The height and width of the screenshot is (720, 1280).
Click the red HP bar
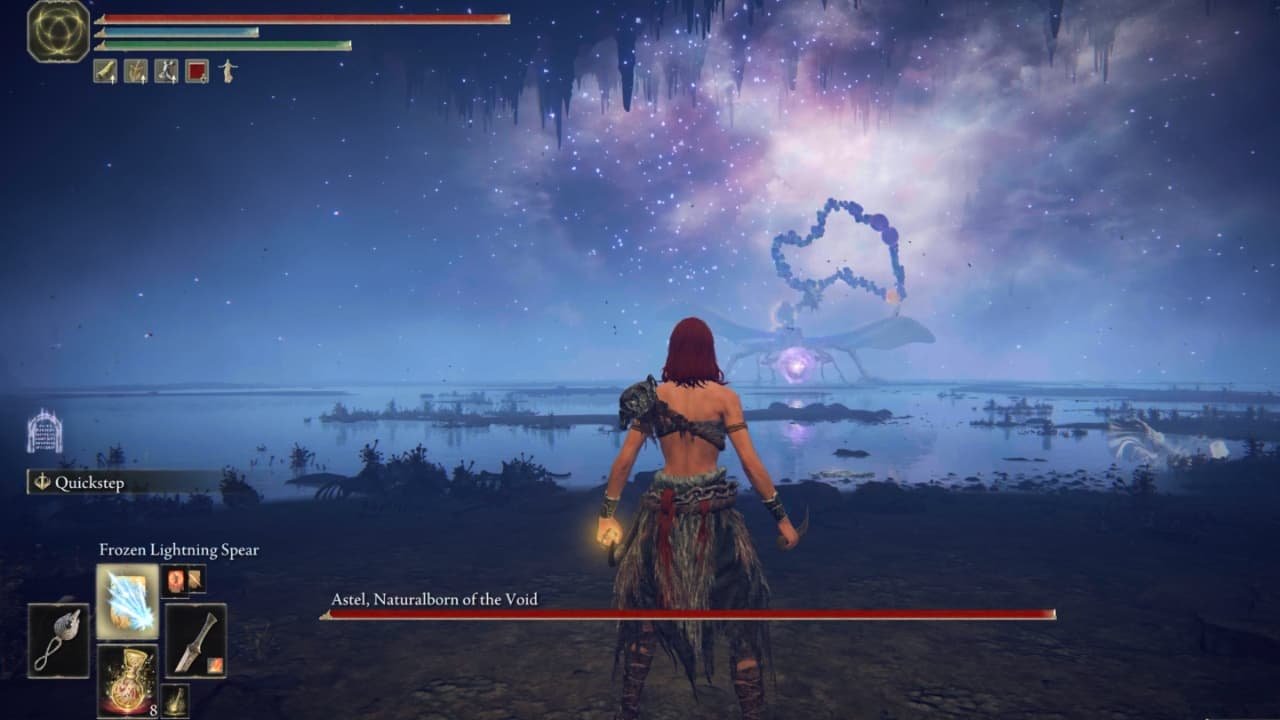pos(300,18)
